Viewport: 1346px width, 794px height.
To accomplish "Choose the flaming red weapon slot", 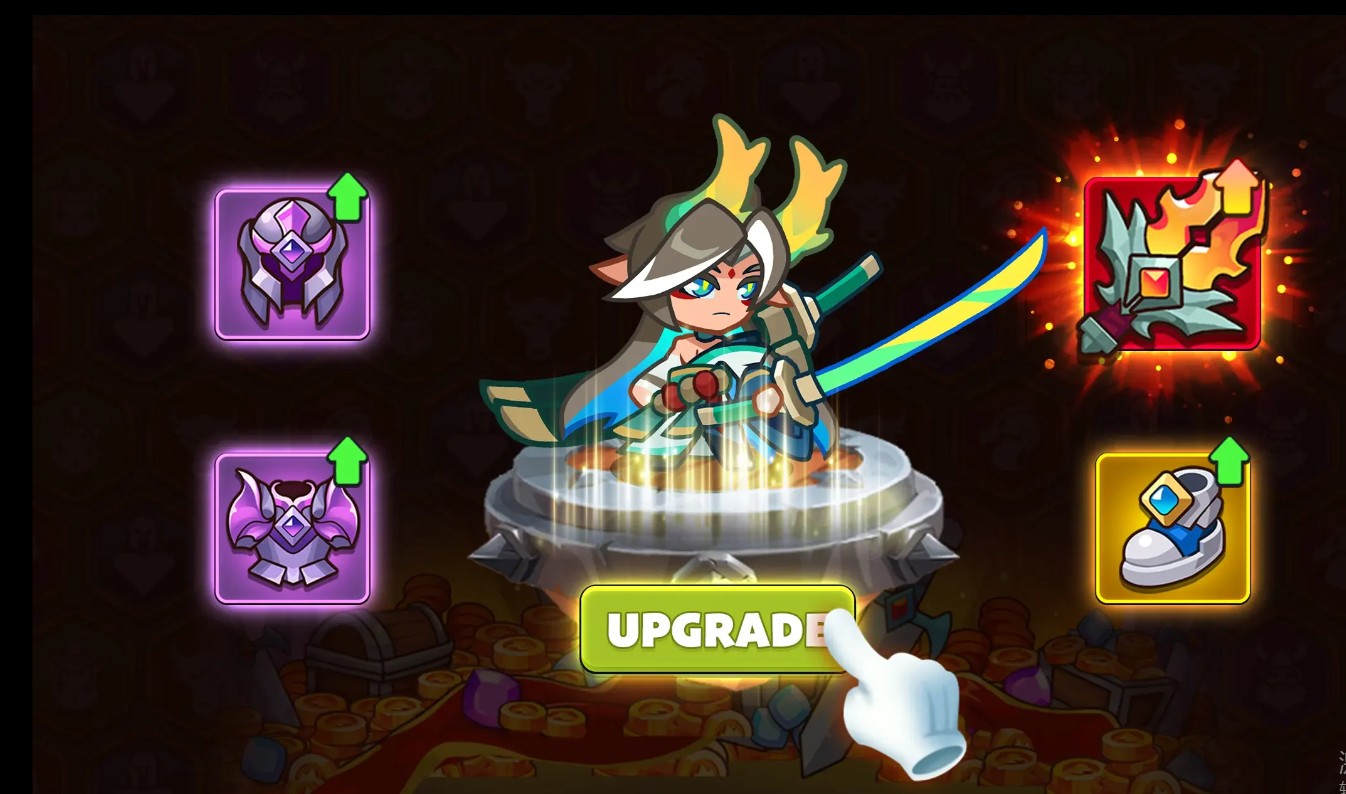I will pos(1171,264).
